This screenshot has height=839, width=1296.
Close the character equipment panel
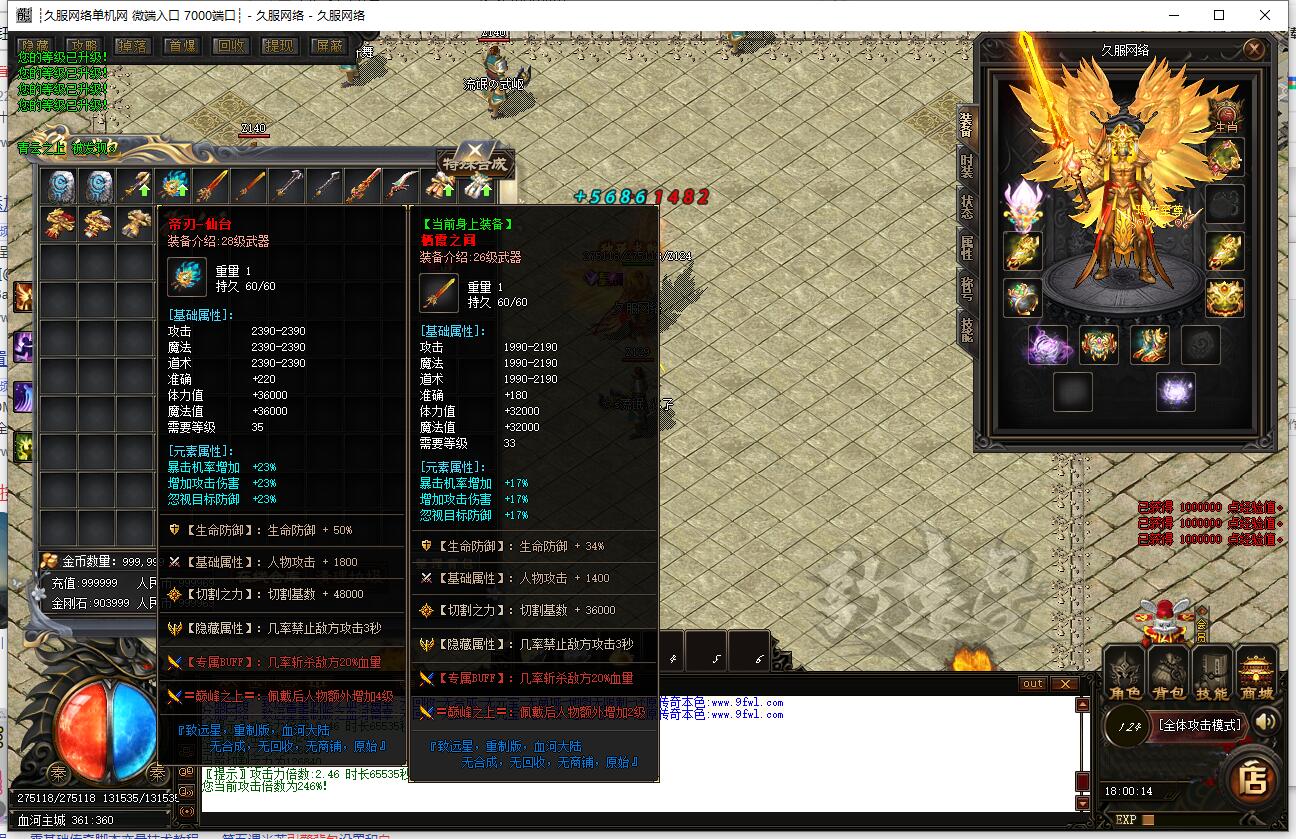[1254, 49]
